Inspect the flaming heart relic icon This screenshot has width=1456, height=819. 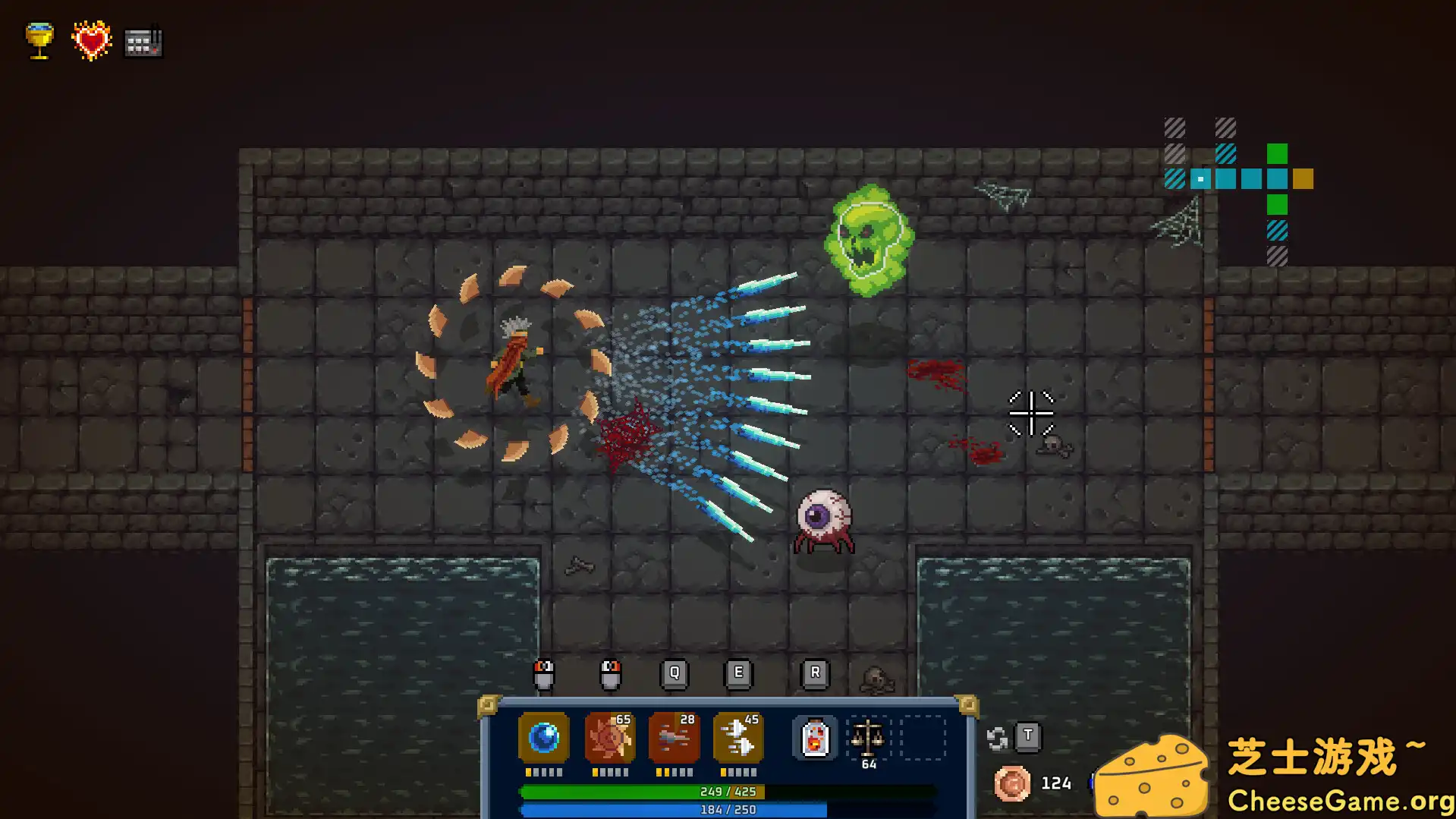pos(91,40)
